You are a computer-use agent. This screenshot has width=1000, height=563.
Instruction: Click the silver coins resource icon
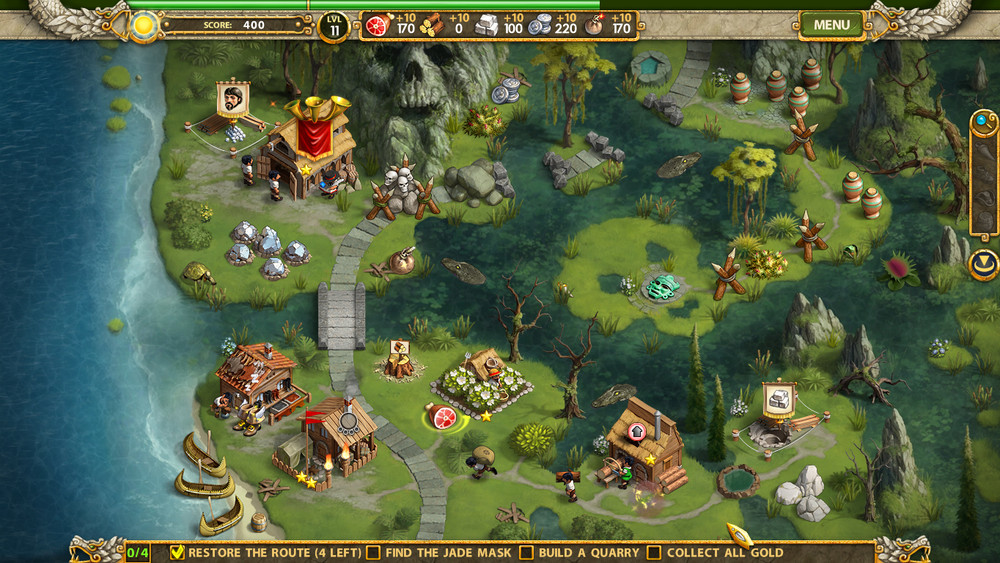pyautogui.click(x=540, y=25)
